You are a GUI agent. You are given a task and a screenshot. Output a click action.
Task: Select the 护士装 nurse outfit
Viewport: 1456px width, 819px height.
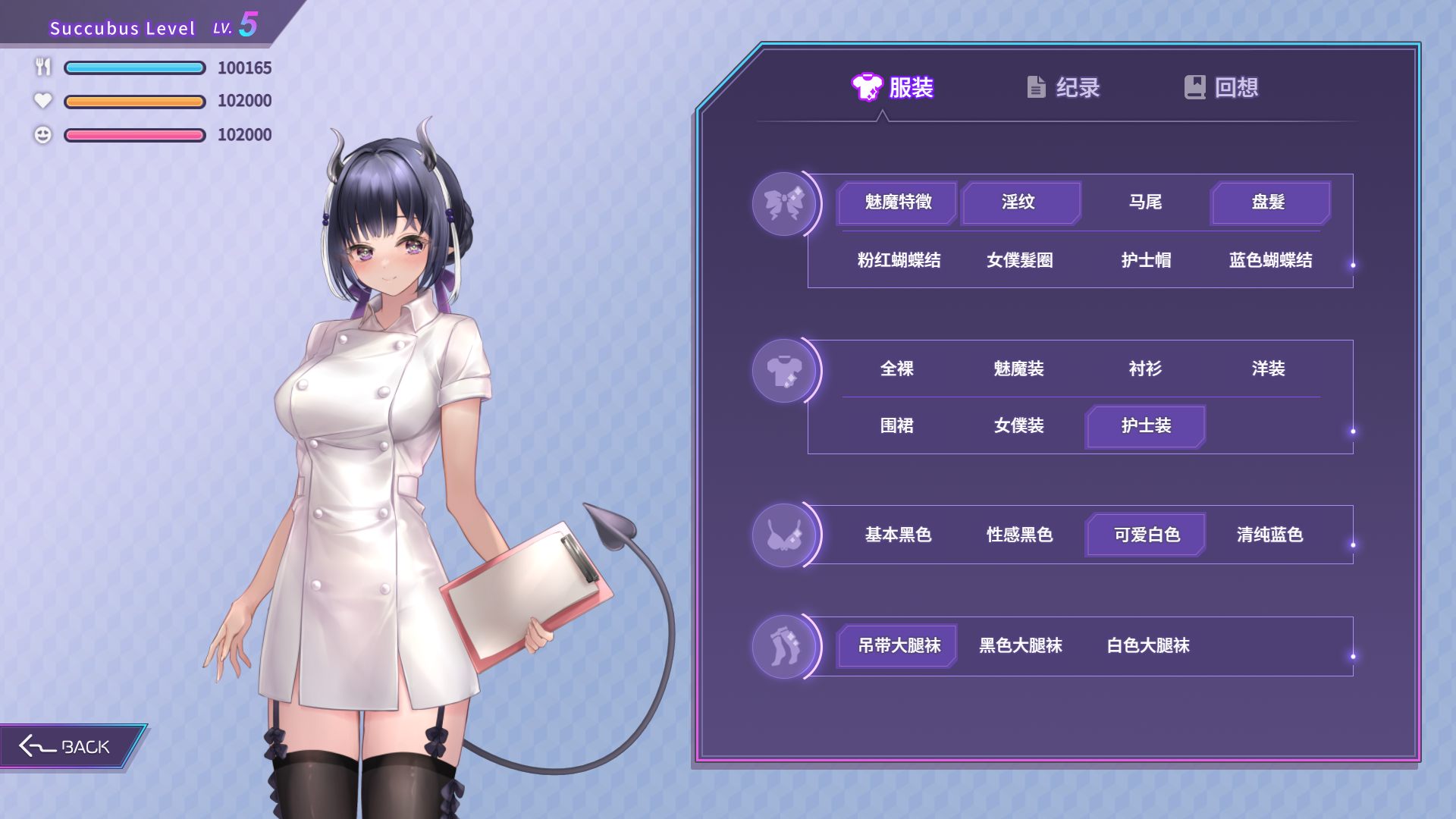pos(1145,426)
